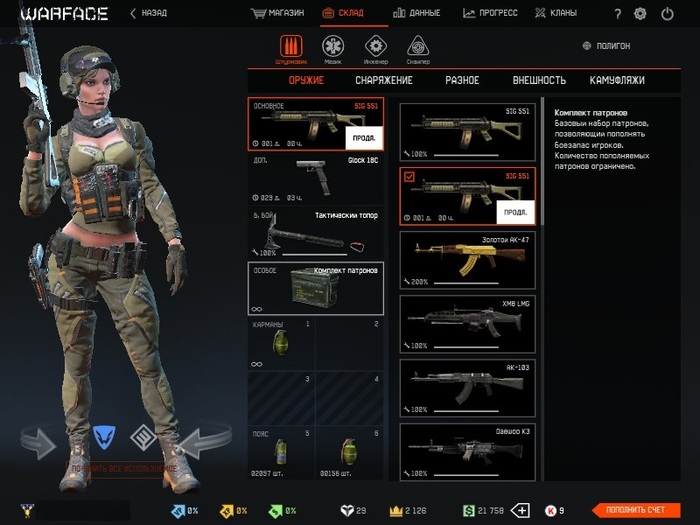Enter the Полигон shooting range
The height and width of the screenshot is (525, 700).
pyautogui.click(x=606, y=46)
